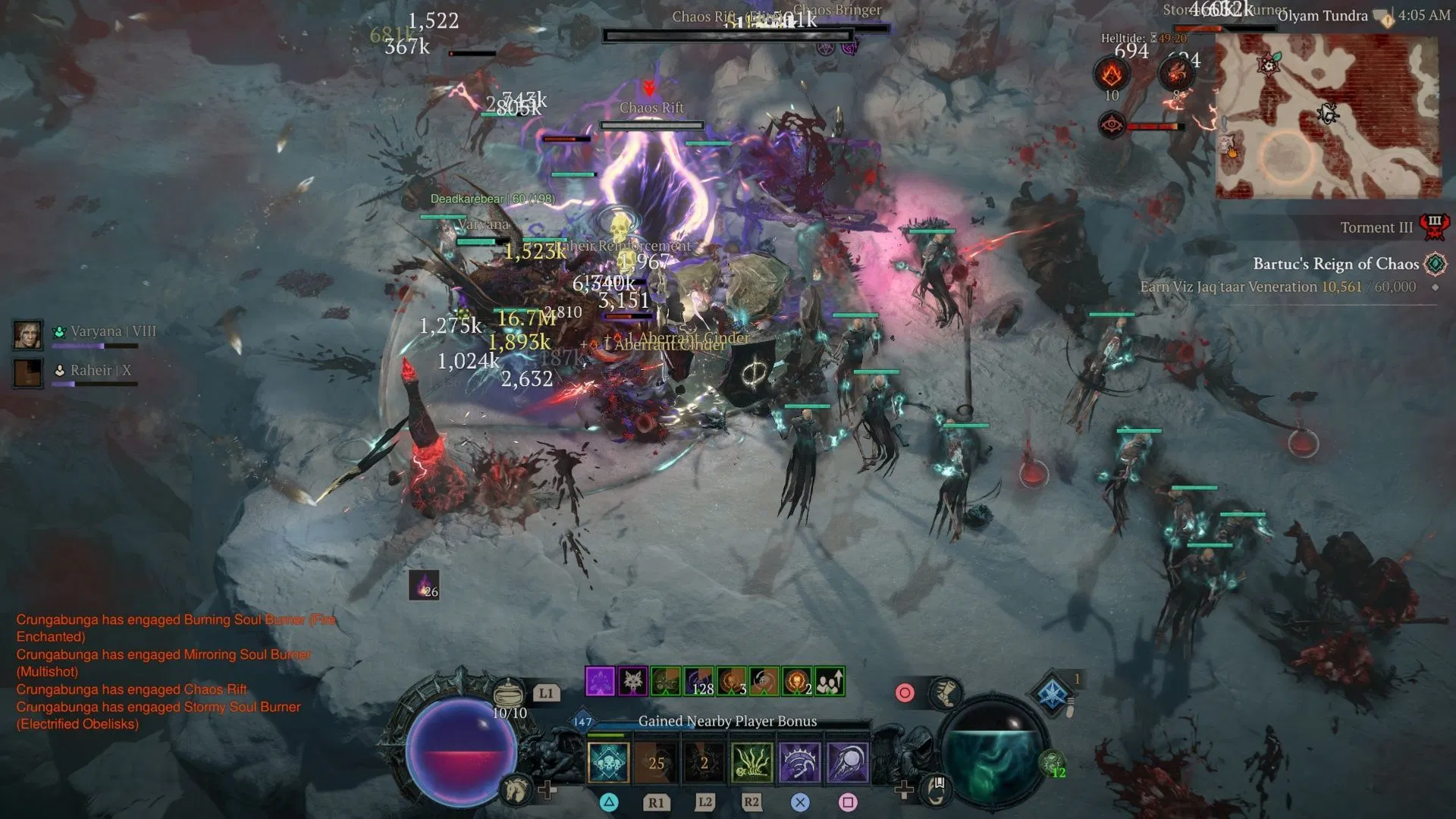Screen dimensions: 1456x819
Task: Click the Helltide burning cinder counter icon
Action: 1112,74
